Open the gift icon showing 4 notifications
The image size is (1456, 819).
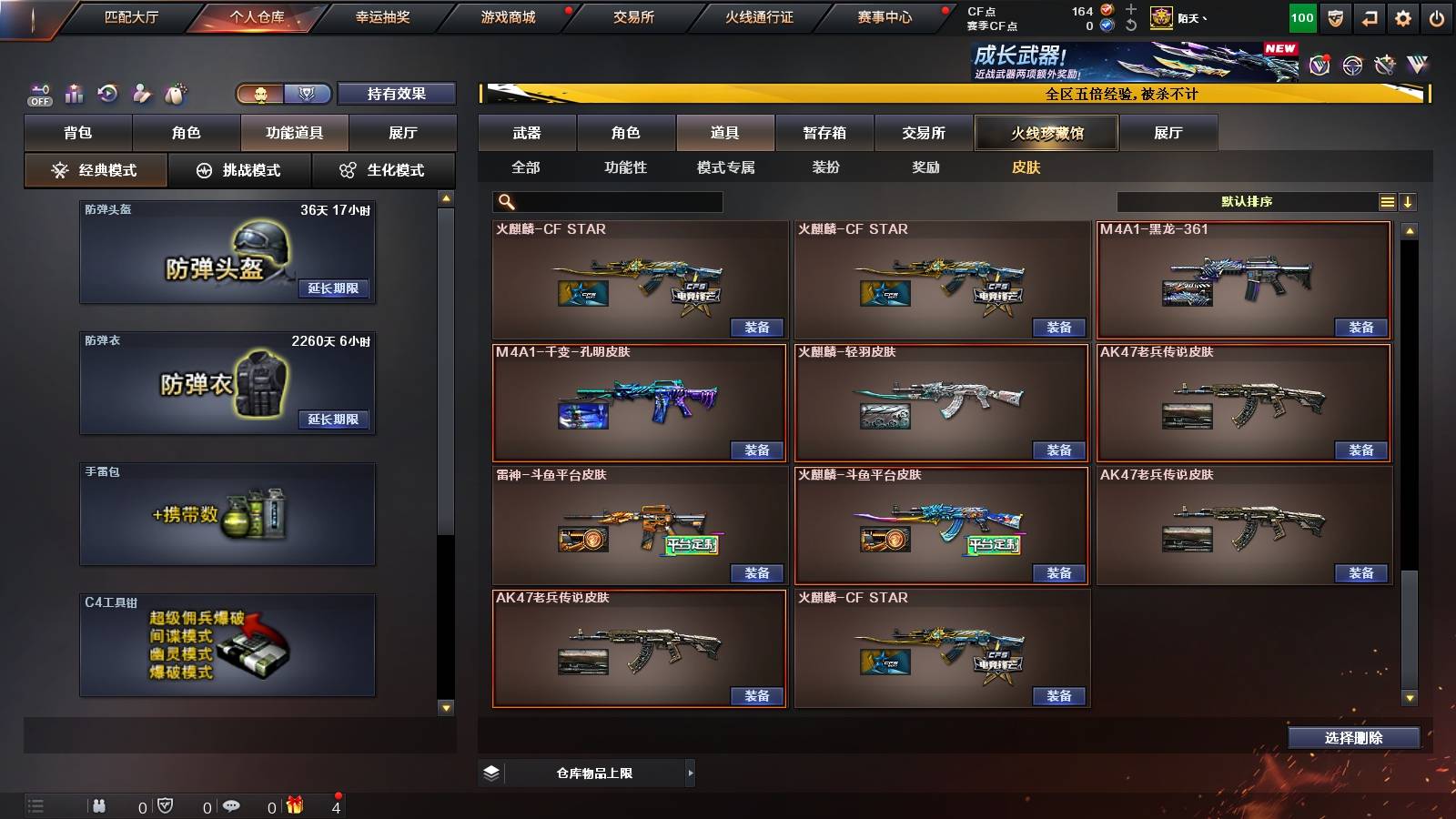293,805
